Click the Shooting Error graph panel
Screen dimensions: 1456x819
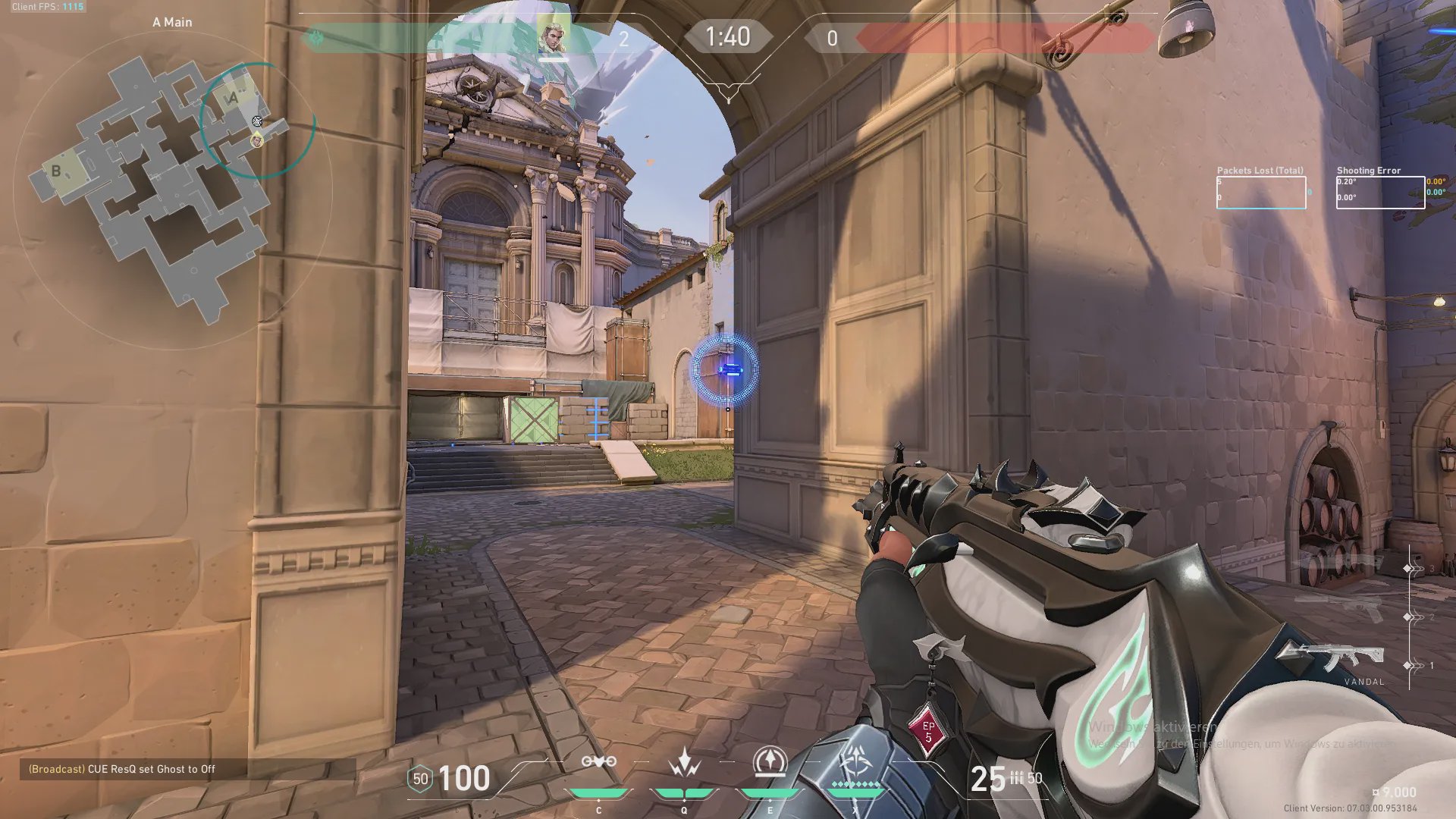[x=1380, y=193]
